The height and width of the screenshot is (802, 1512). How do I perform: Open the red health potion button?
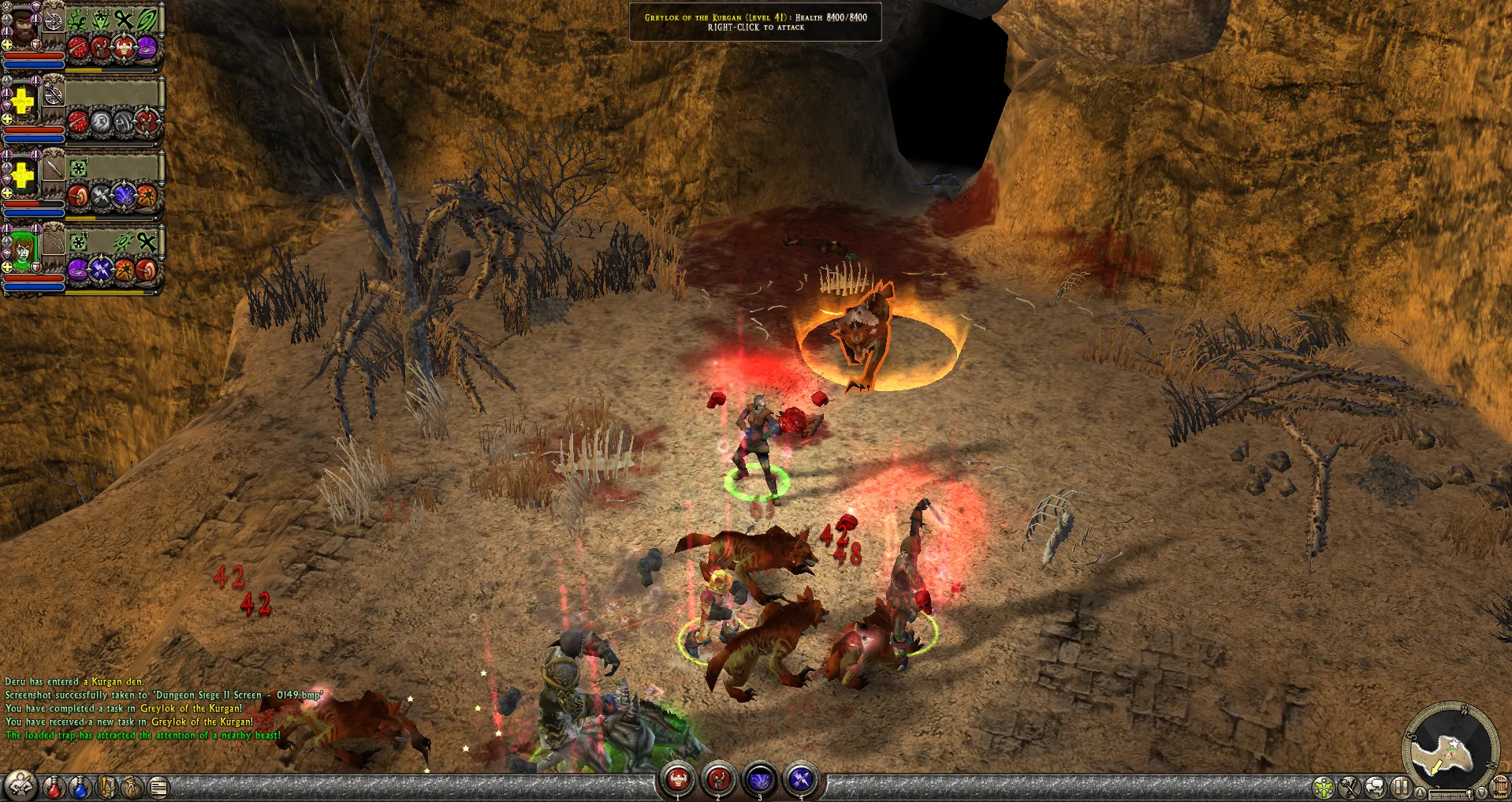[x=54, y=786]
